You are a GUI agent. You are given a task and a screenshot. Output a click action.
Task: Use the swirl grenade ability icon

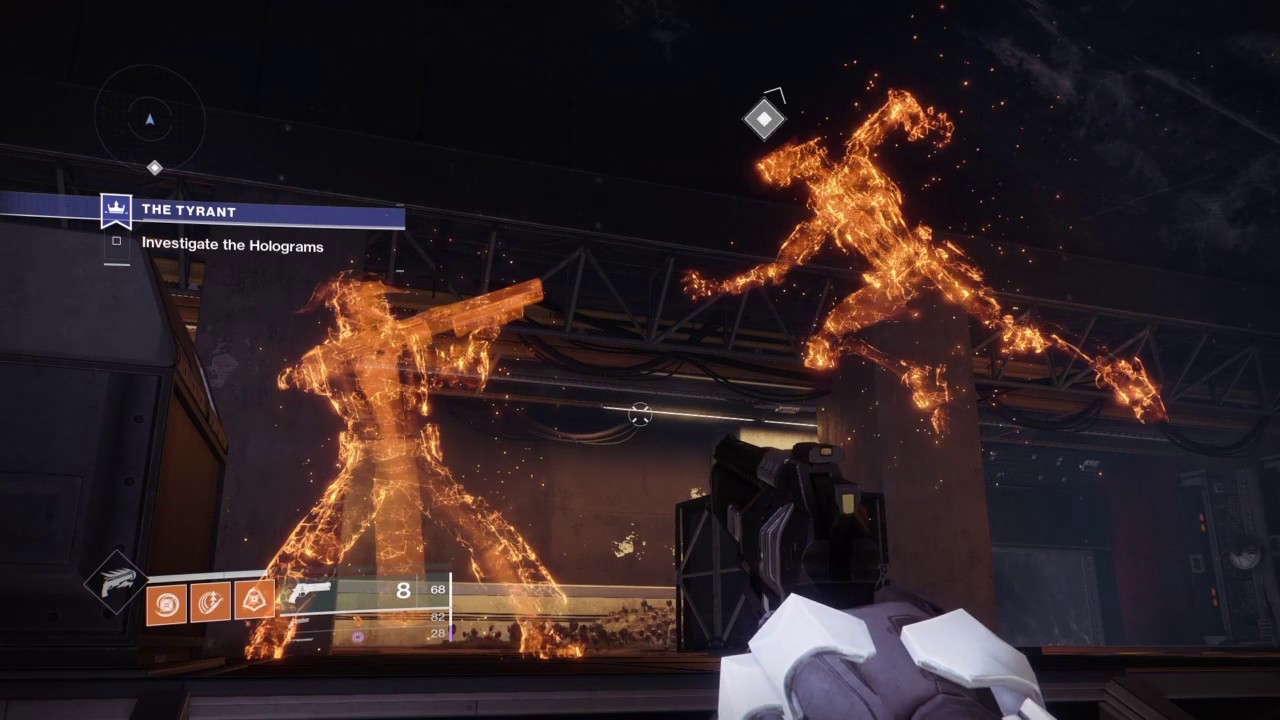click(x=167, y=604)
